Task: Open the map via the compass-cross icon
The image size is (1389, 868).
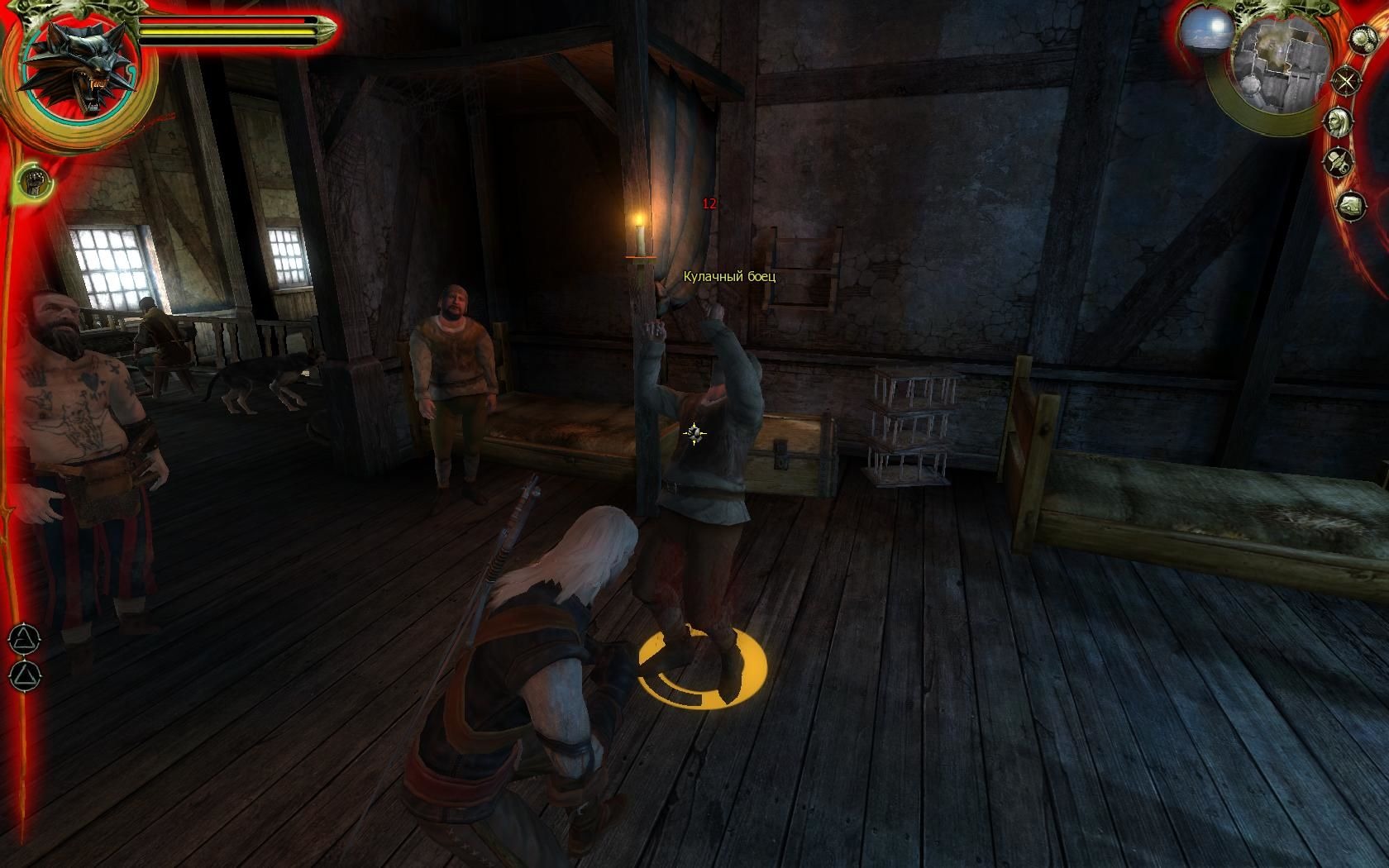Action: (x=1347, y=81)
